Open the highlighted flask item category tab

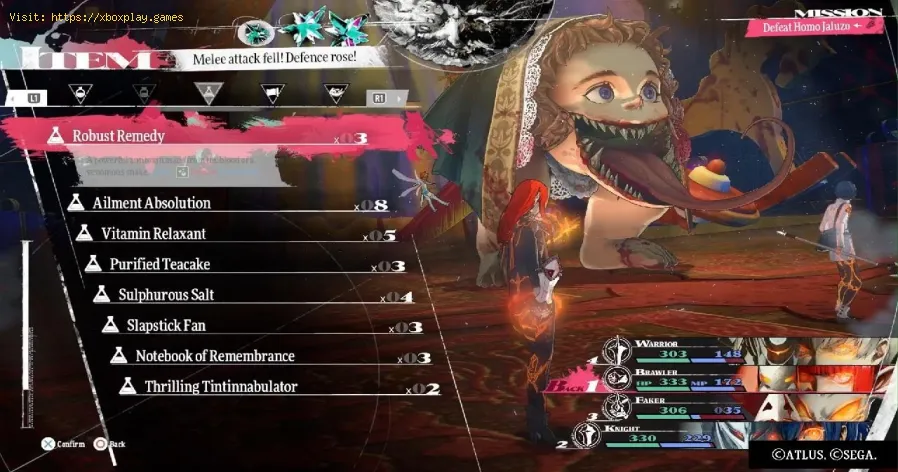[207, 96]
